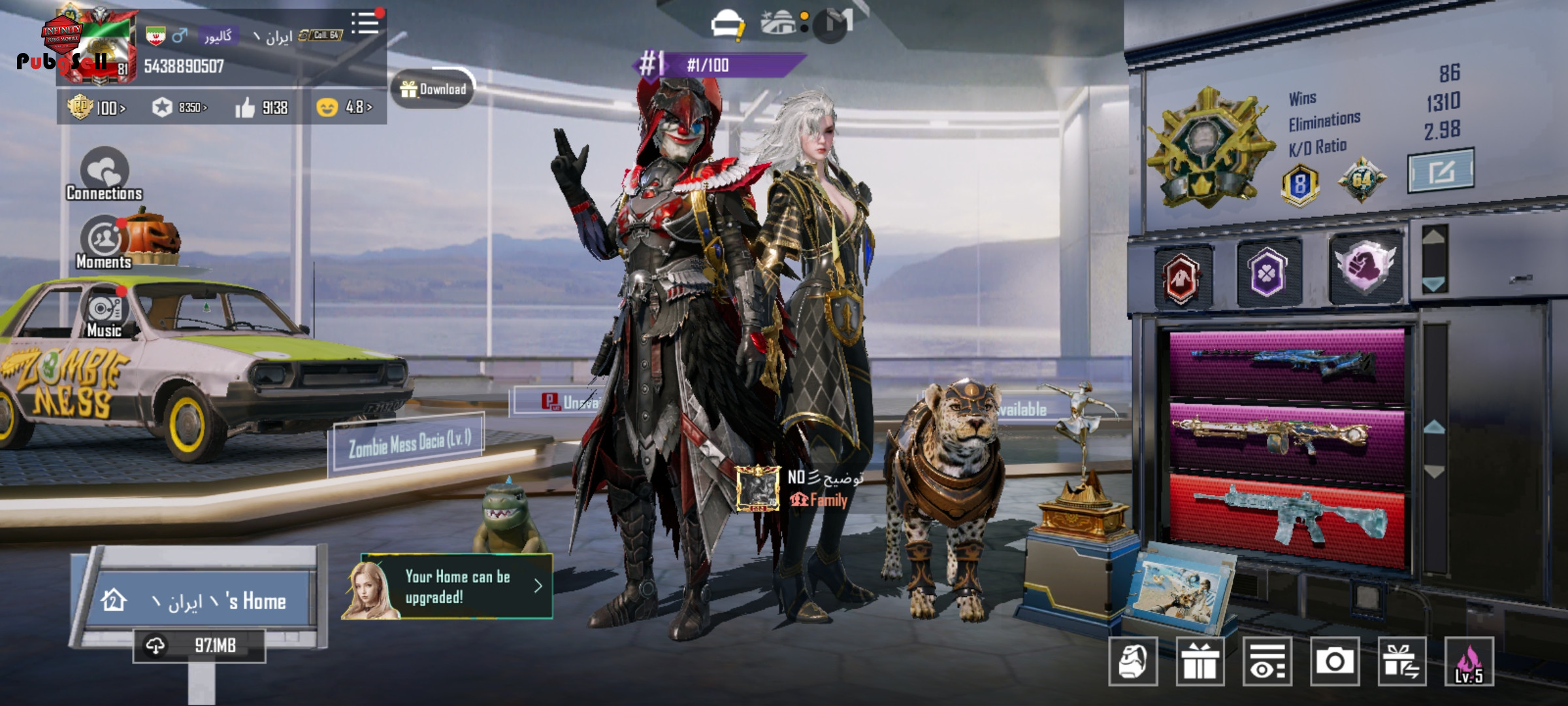Open the hamburger list menu
The image size is (1568, 706).
pos(366,24)
